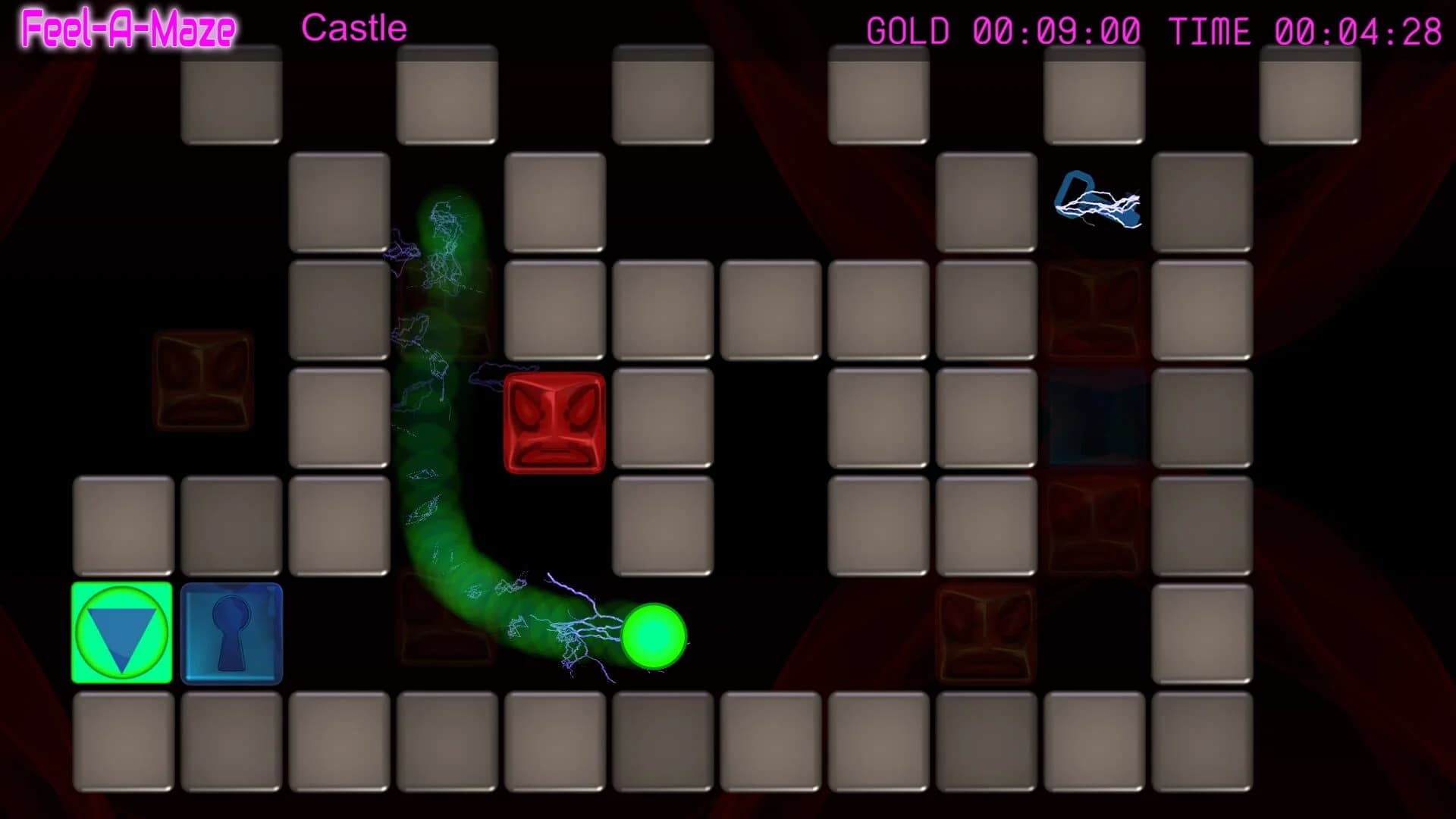Click the Castle level name label

pyautogui.click(x=353, y=27)
